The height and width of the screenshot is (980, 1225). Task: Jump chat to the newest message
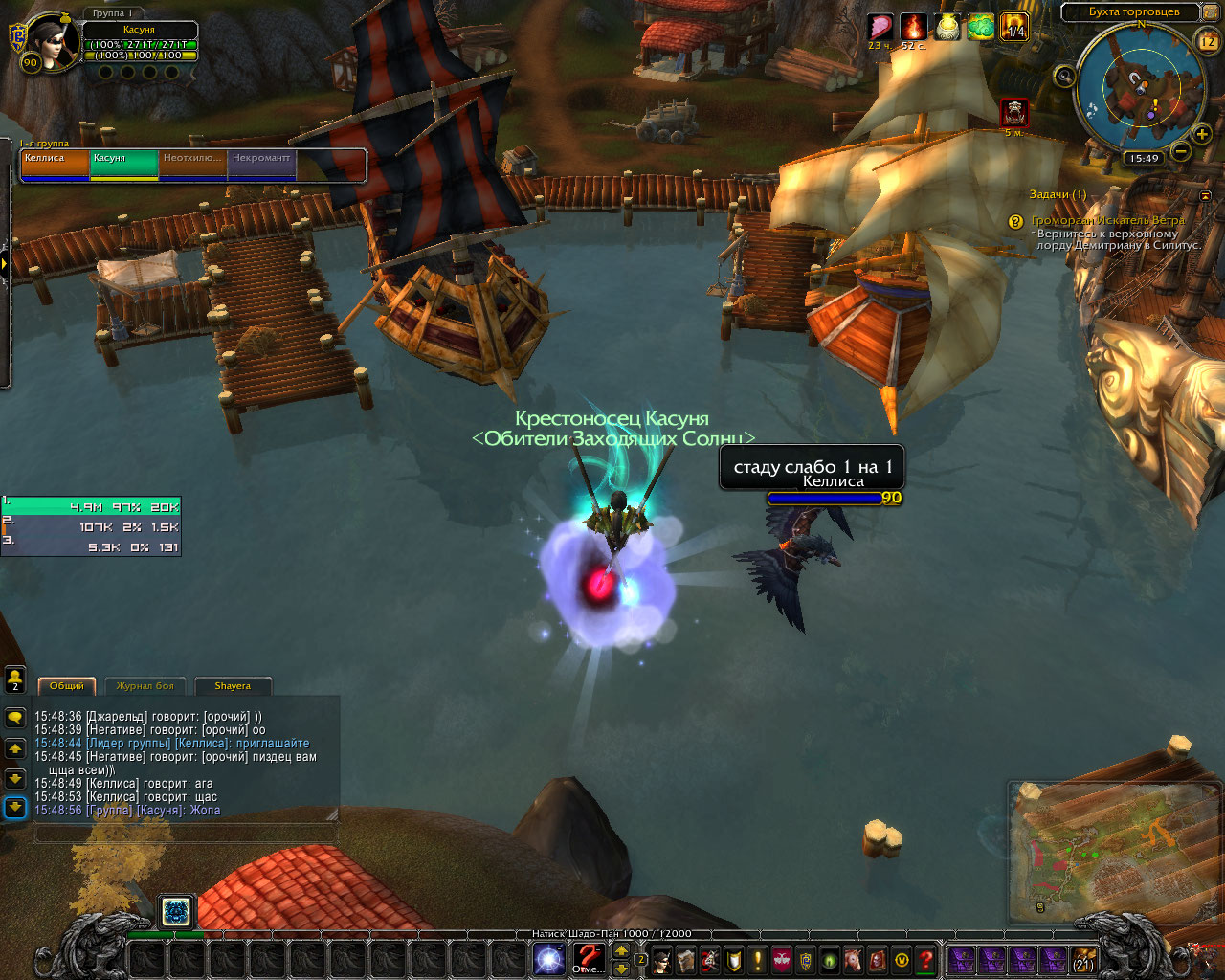tap(15, 808)
